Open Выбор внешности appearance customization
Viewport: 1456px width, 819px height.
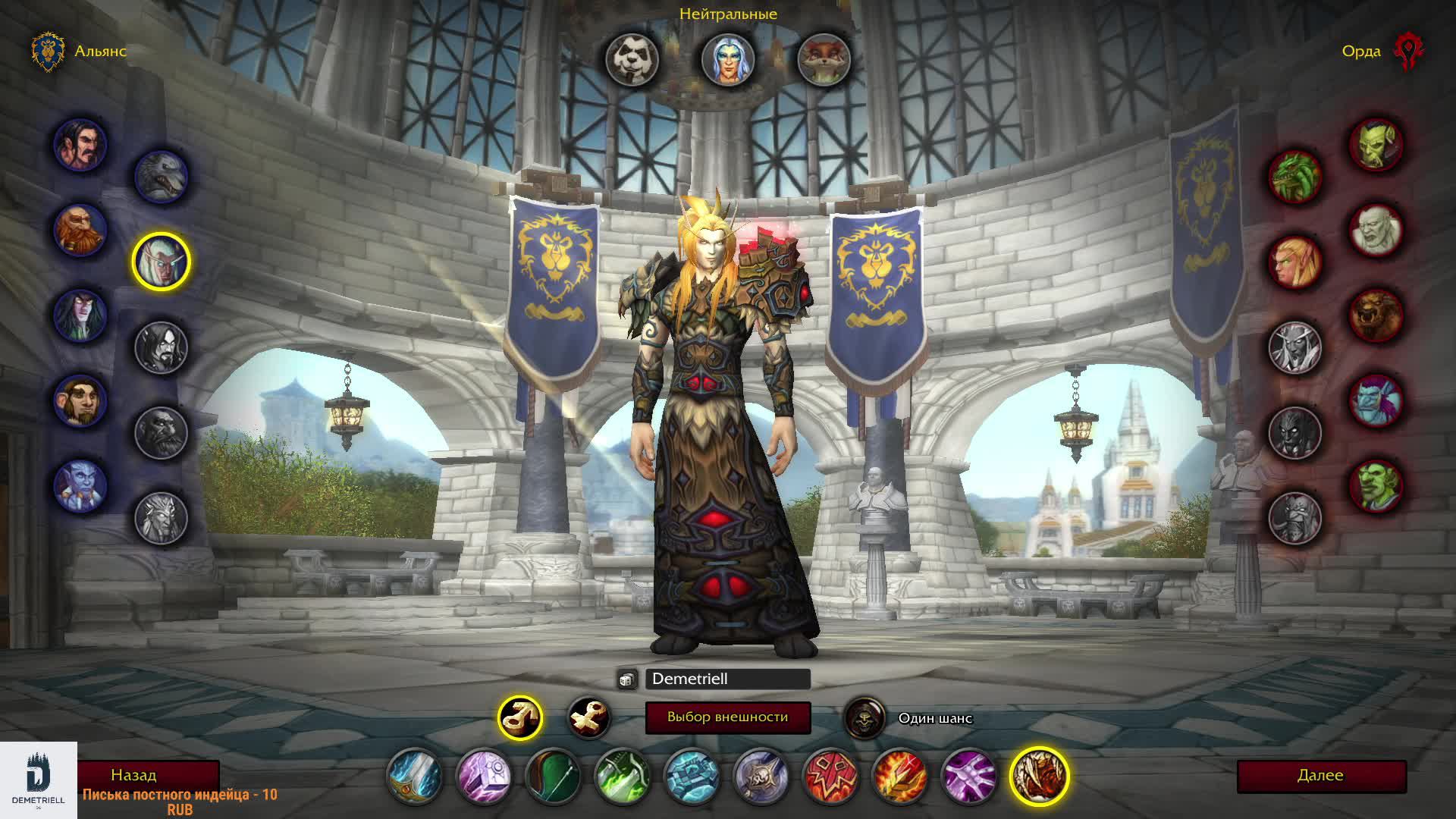(x=727, y=717)
